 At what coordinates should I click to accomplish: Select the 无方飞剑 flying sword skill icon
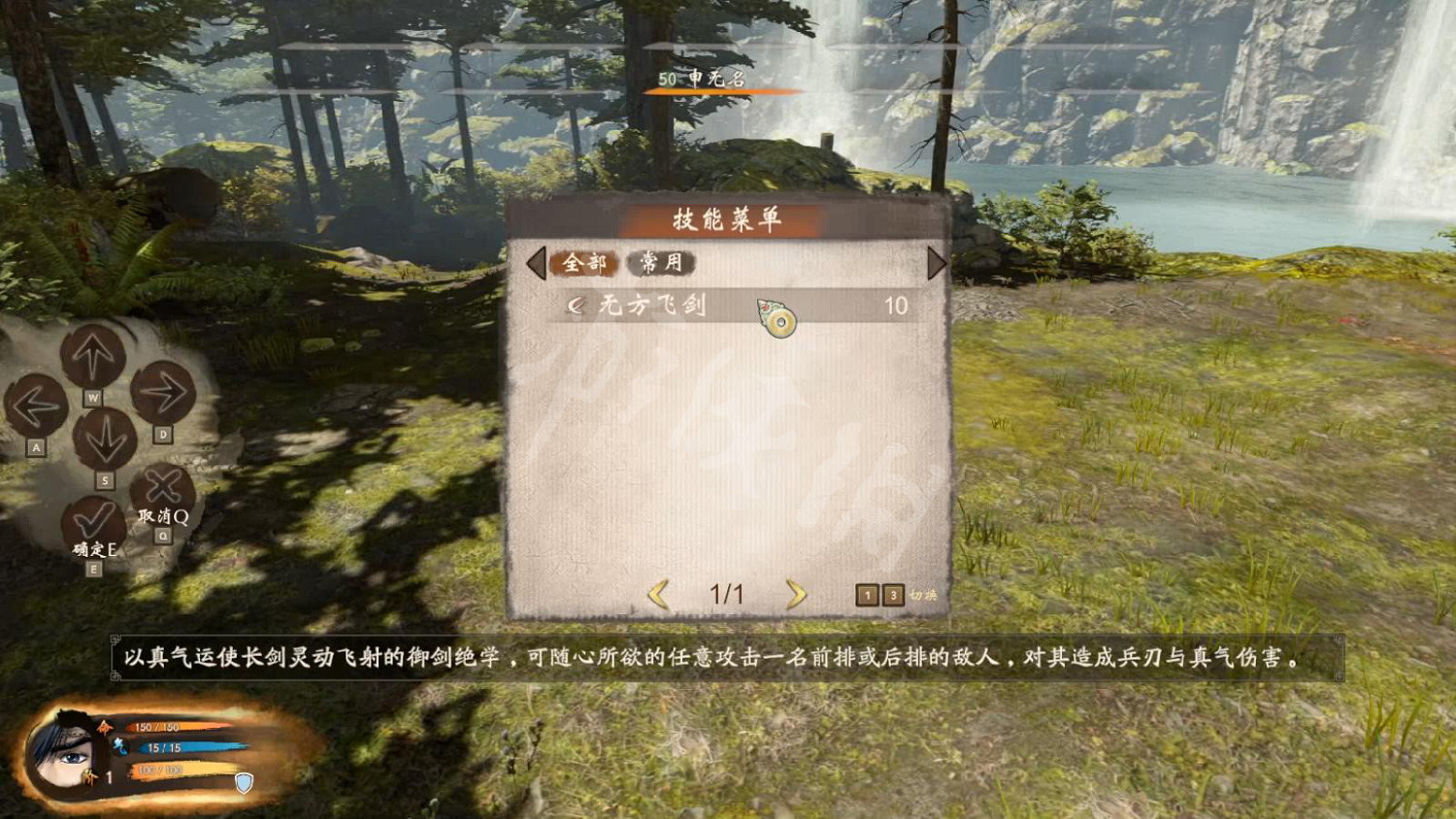coord(774,316)
